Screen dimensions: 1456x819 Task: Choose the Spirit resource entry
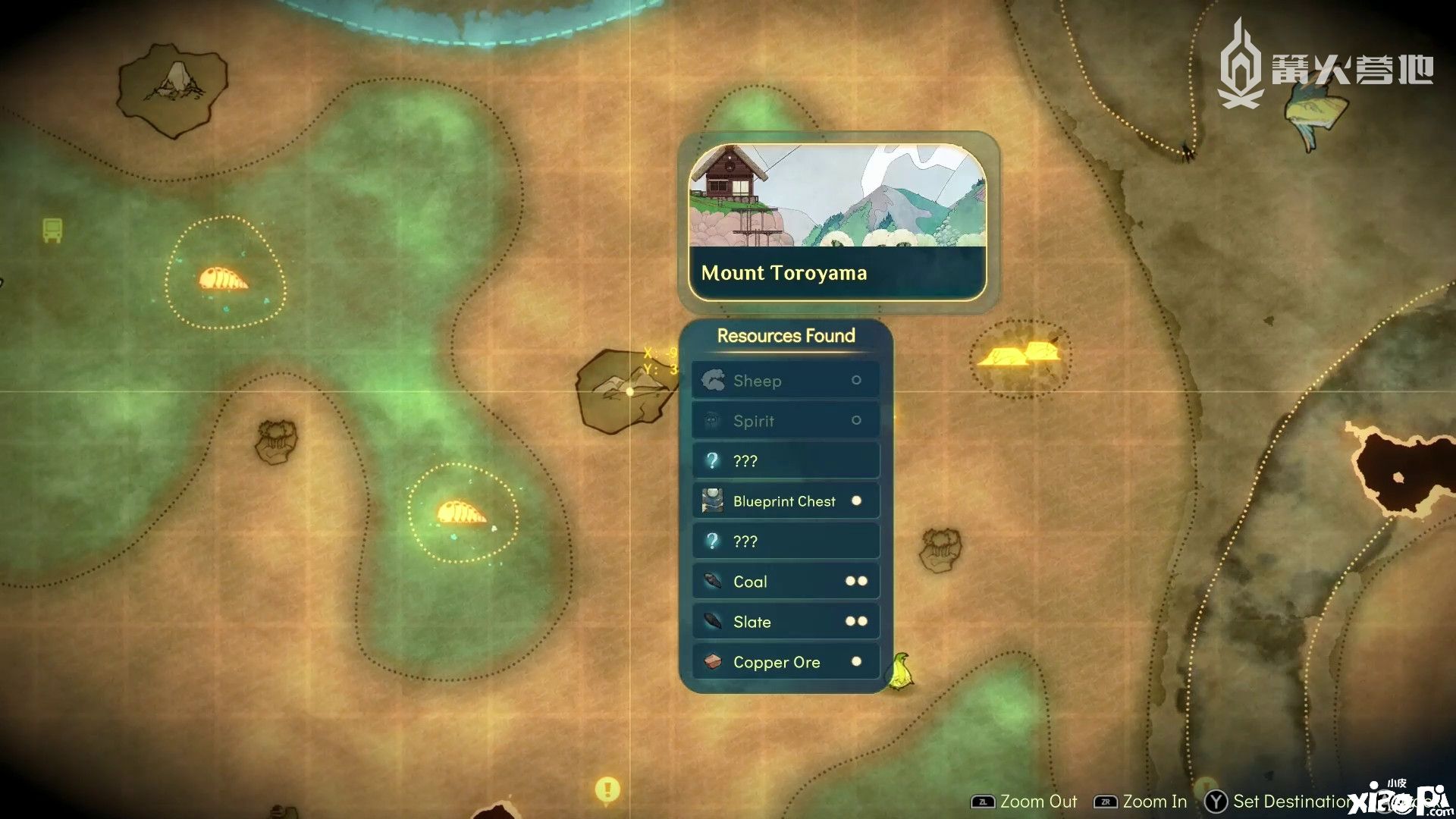[x=786, y=421]
